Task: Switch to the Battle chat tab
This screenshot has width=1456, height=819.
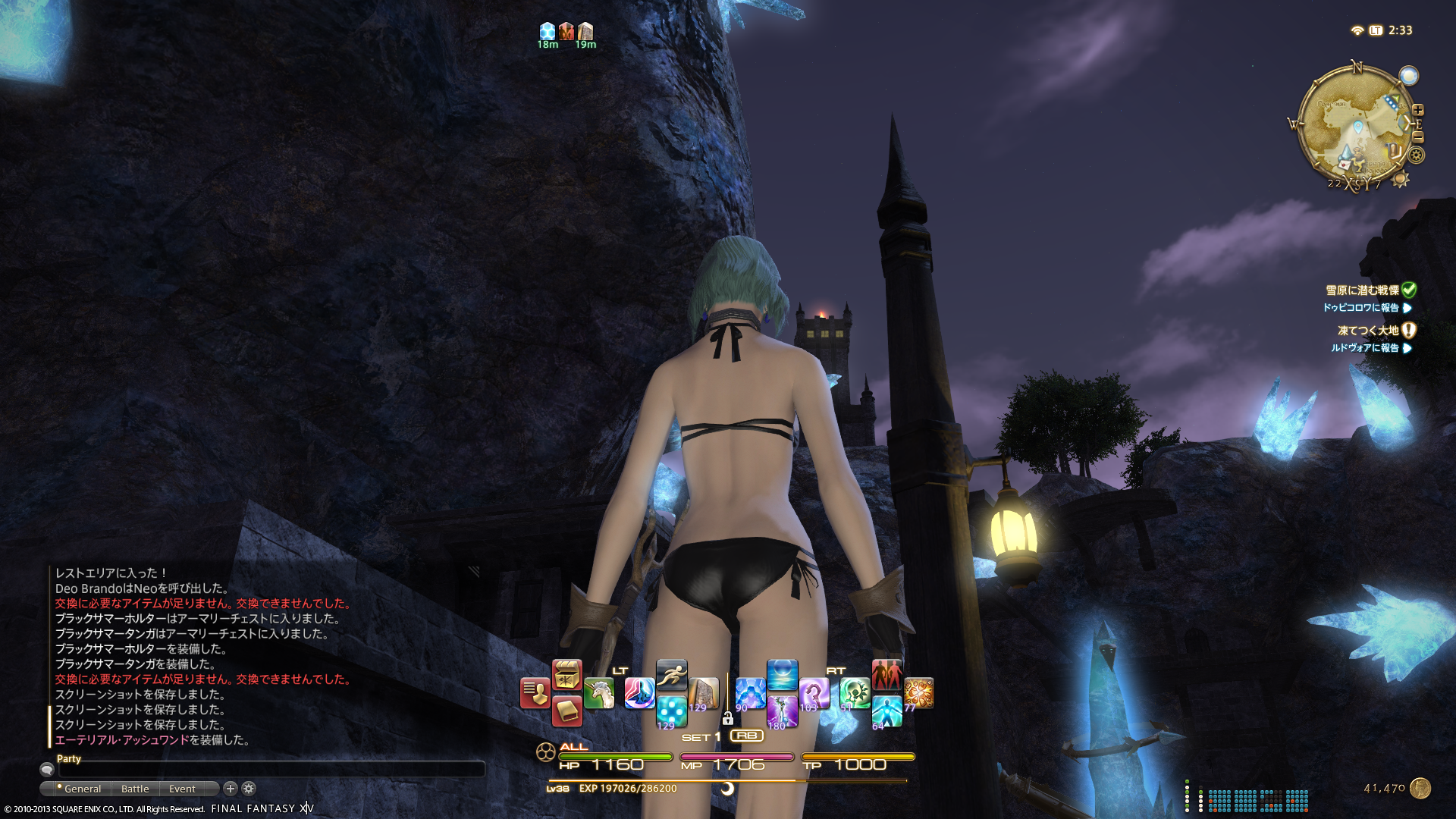Action: tap(135, 789)
